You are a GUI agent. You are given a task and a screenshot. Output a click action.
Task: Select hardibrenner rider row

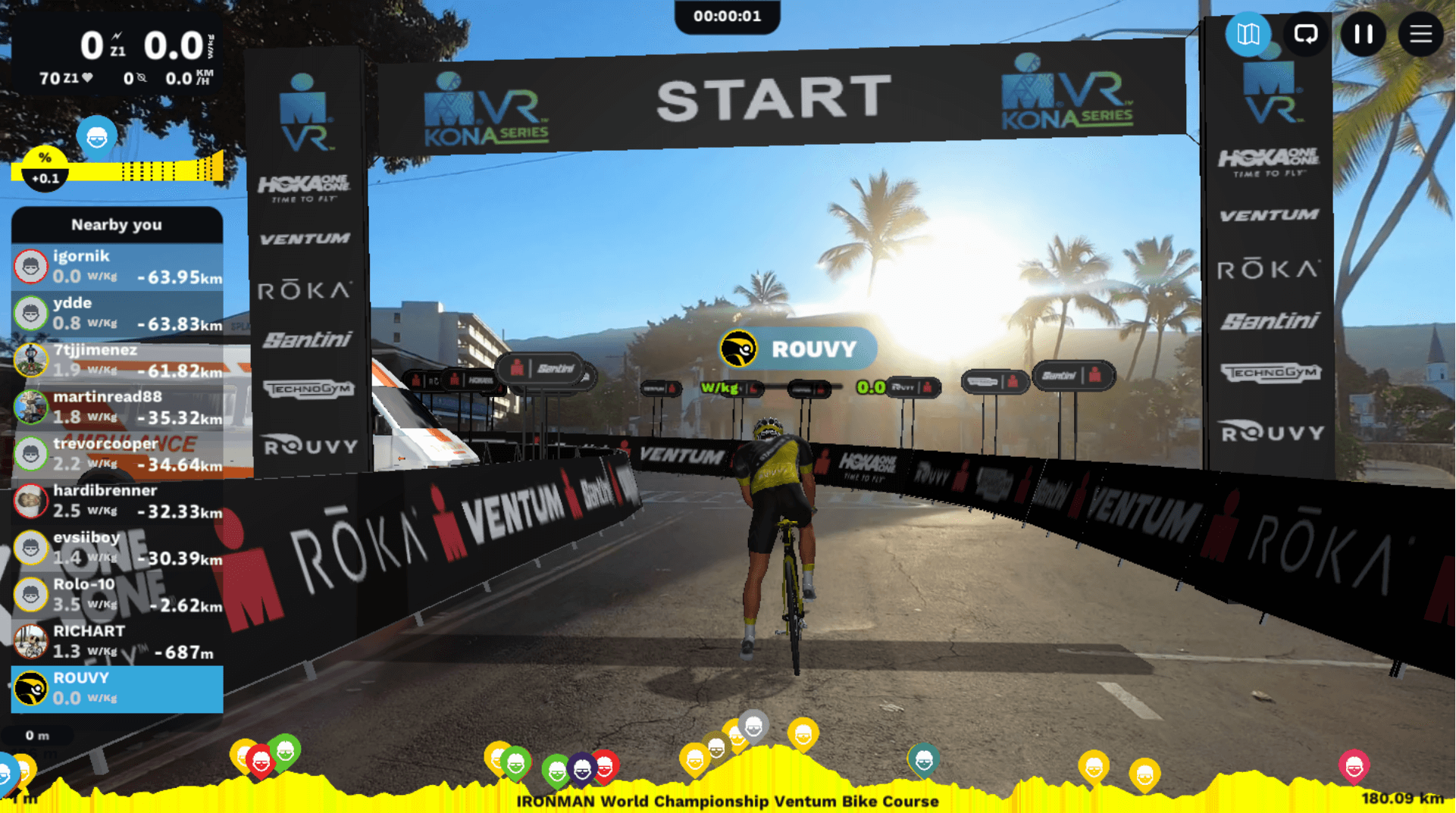tap(117, 501)
